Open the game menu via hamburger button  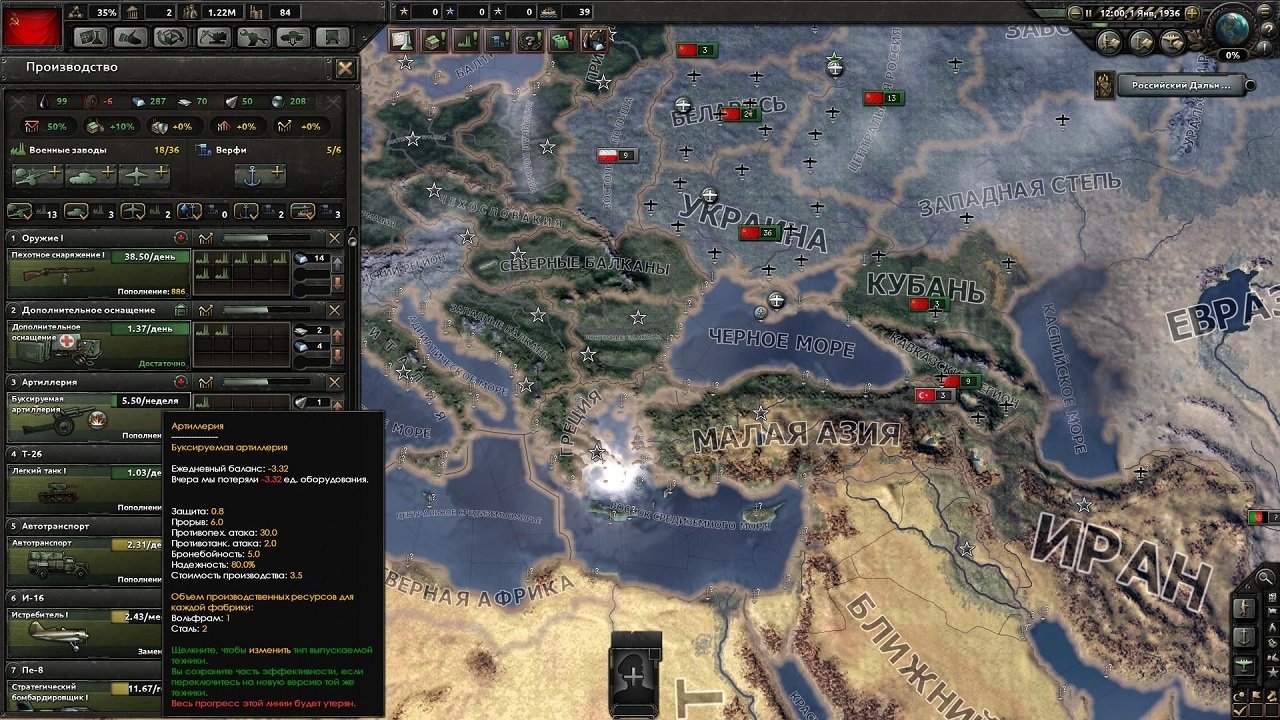(1264, 11)
